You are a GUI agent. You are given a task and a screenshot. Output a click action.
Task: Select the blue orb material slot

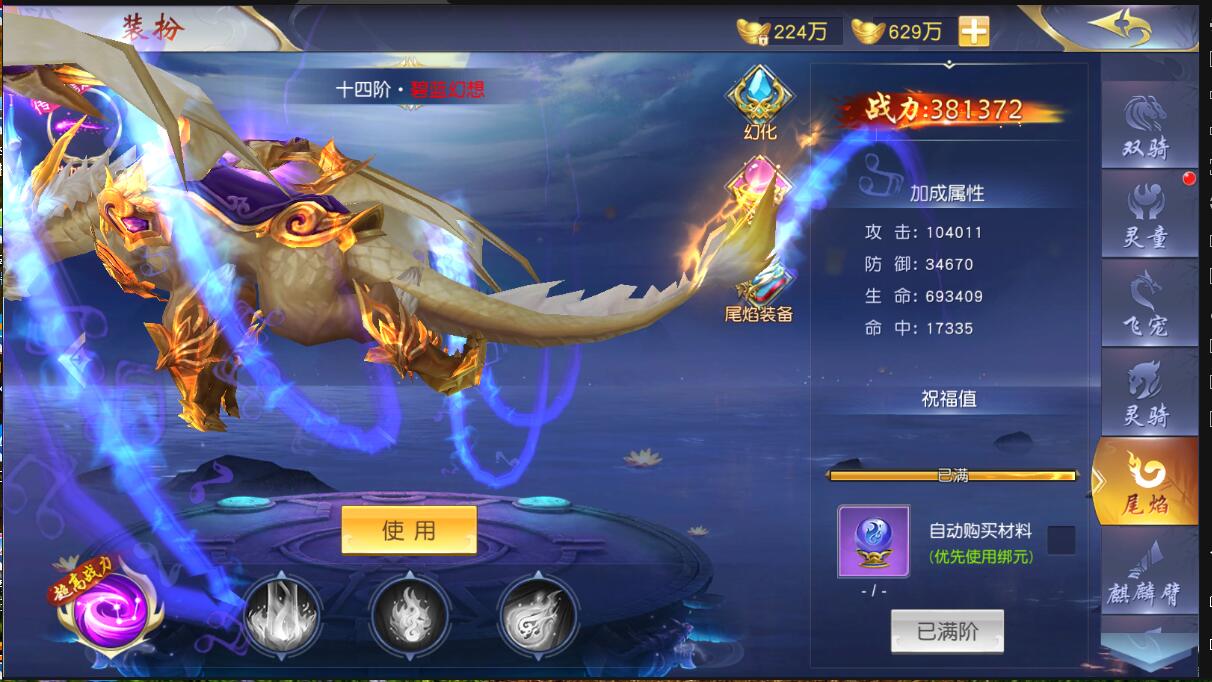pos(873,541)
